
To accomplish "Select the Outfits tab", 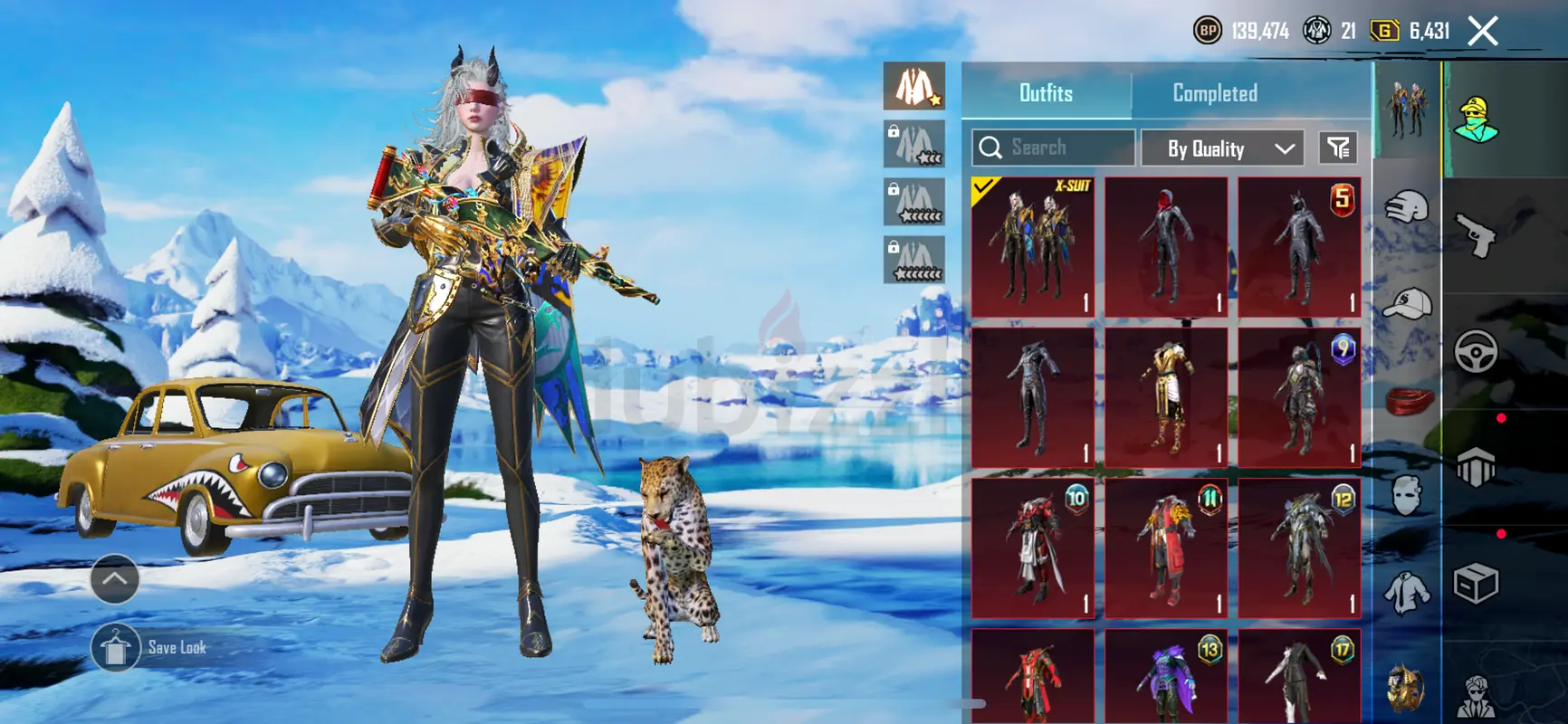I will 1046,93.
